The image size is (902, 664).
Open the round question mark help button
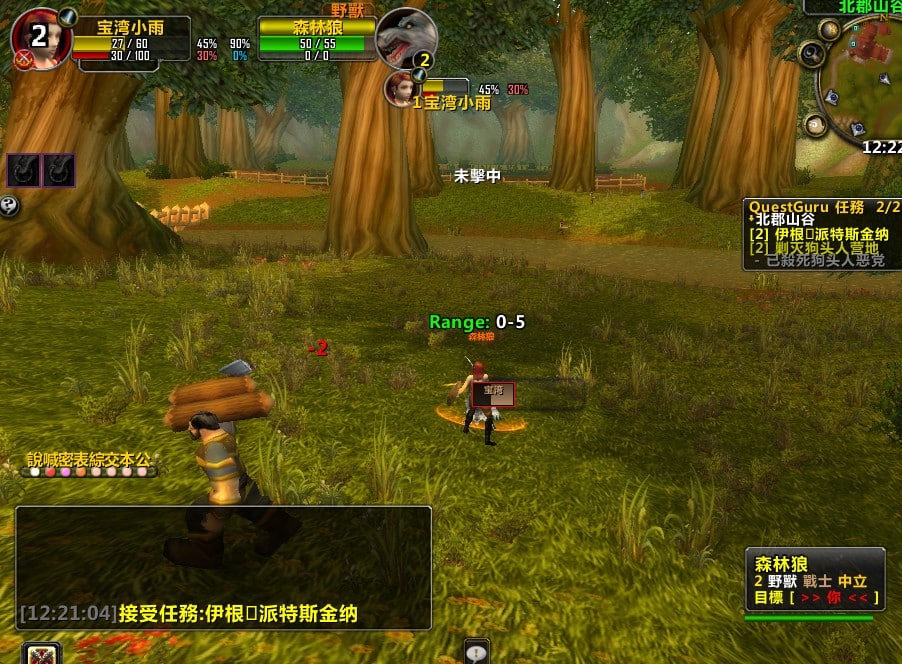[10, 206]
